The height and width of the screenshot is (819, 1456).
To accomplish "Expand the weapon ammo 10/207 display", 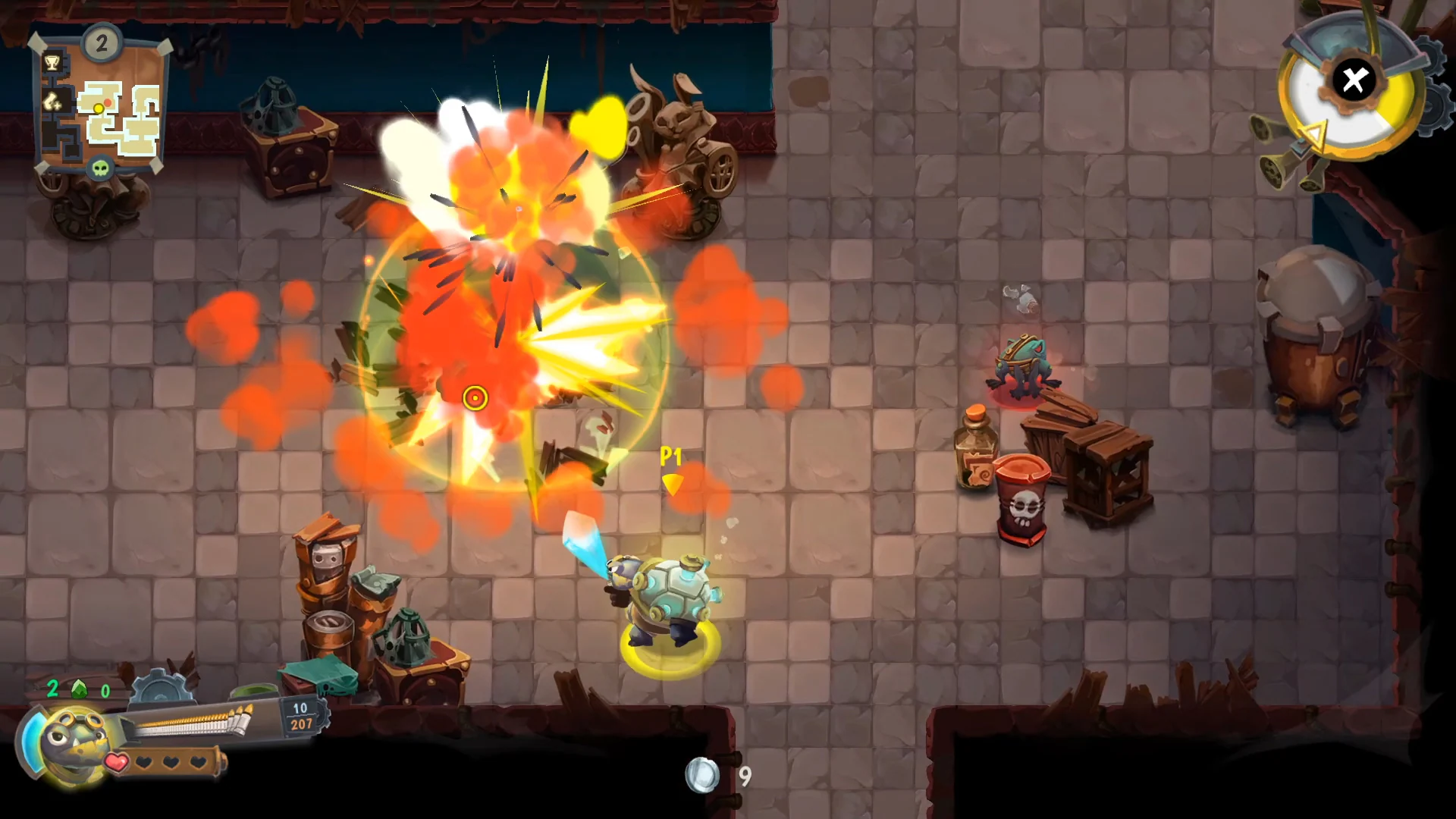I will pos(300,717).
